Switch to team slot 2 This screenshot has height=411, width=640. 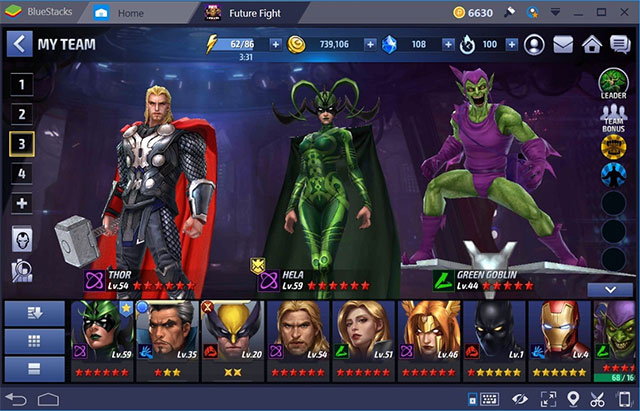click(23, 114)
